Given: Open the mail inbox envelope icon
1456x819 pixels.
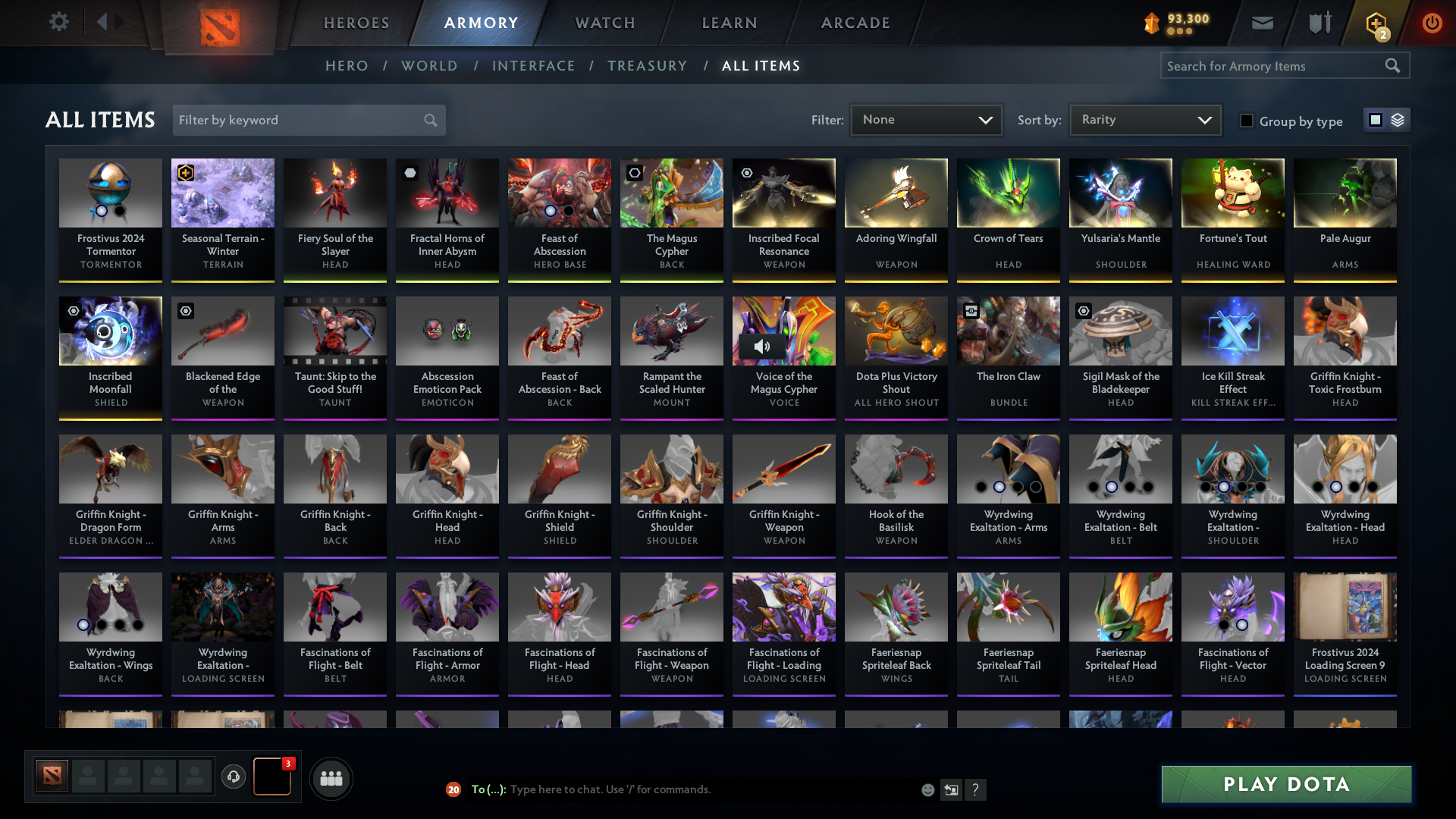Looking at the screenshot, I should point(1261,23).
